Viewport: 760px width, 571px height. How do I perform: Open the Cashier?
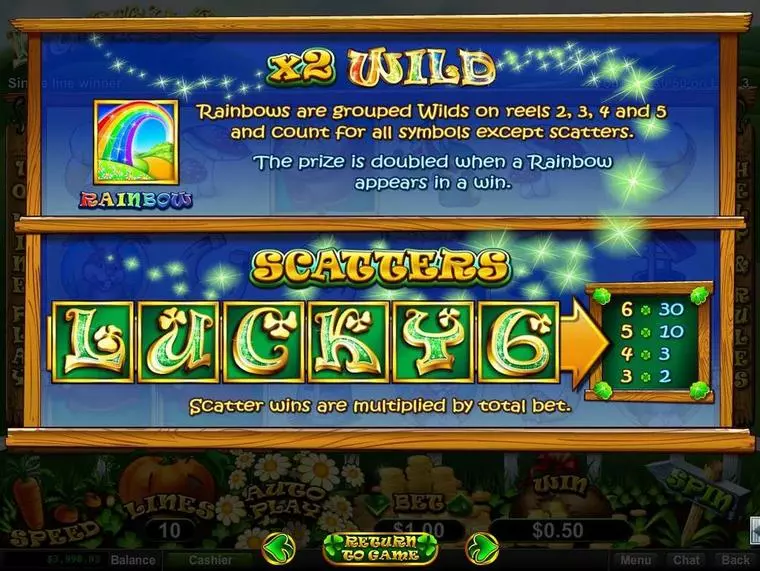(210, 561)
